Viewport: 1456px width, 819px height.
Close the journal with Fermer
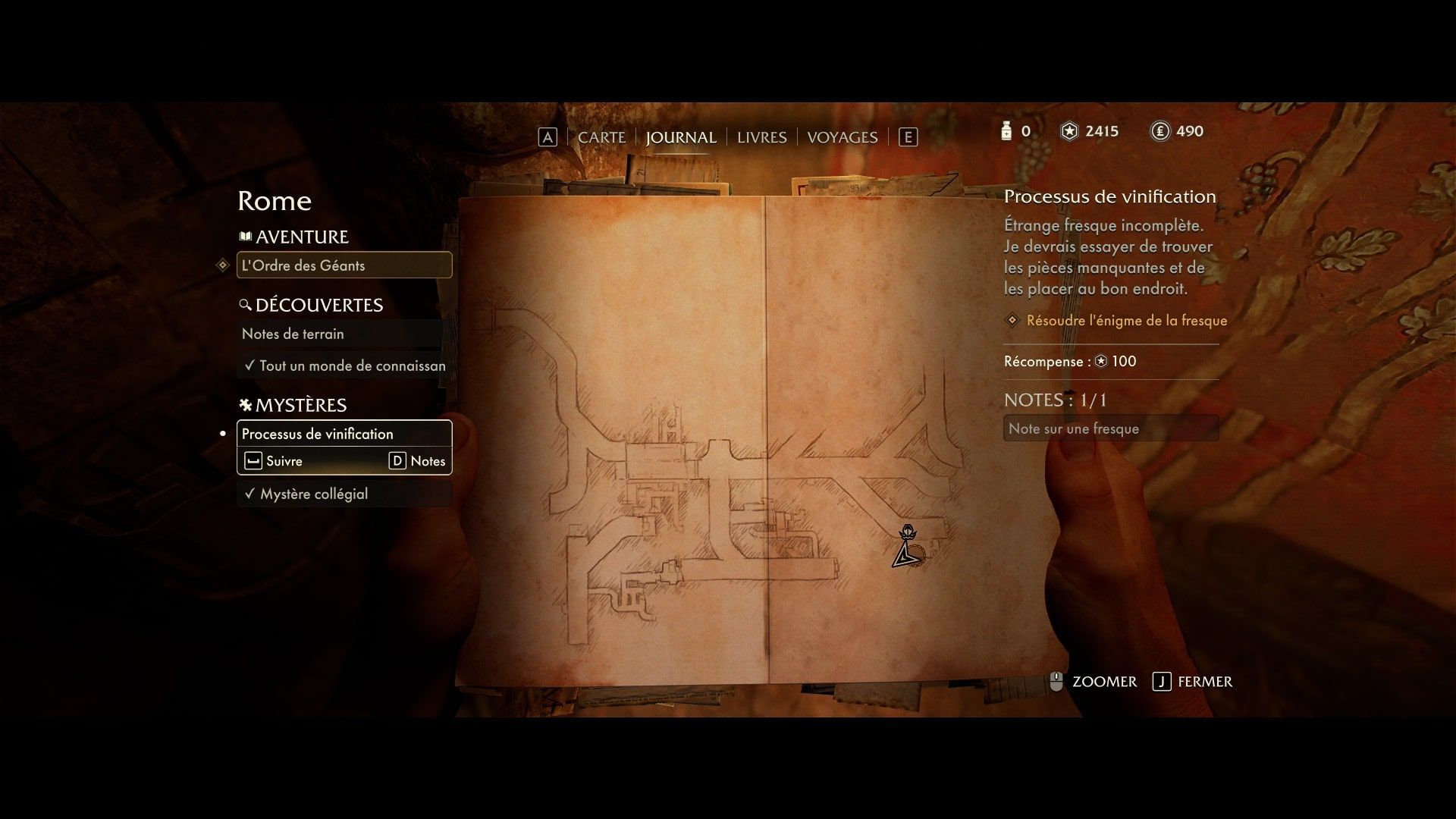click(x=1193, y=682)
